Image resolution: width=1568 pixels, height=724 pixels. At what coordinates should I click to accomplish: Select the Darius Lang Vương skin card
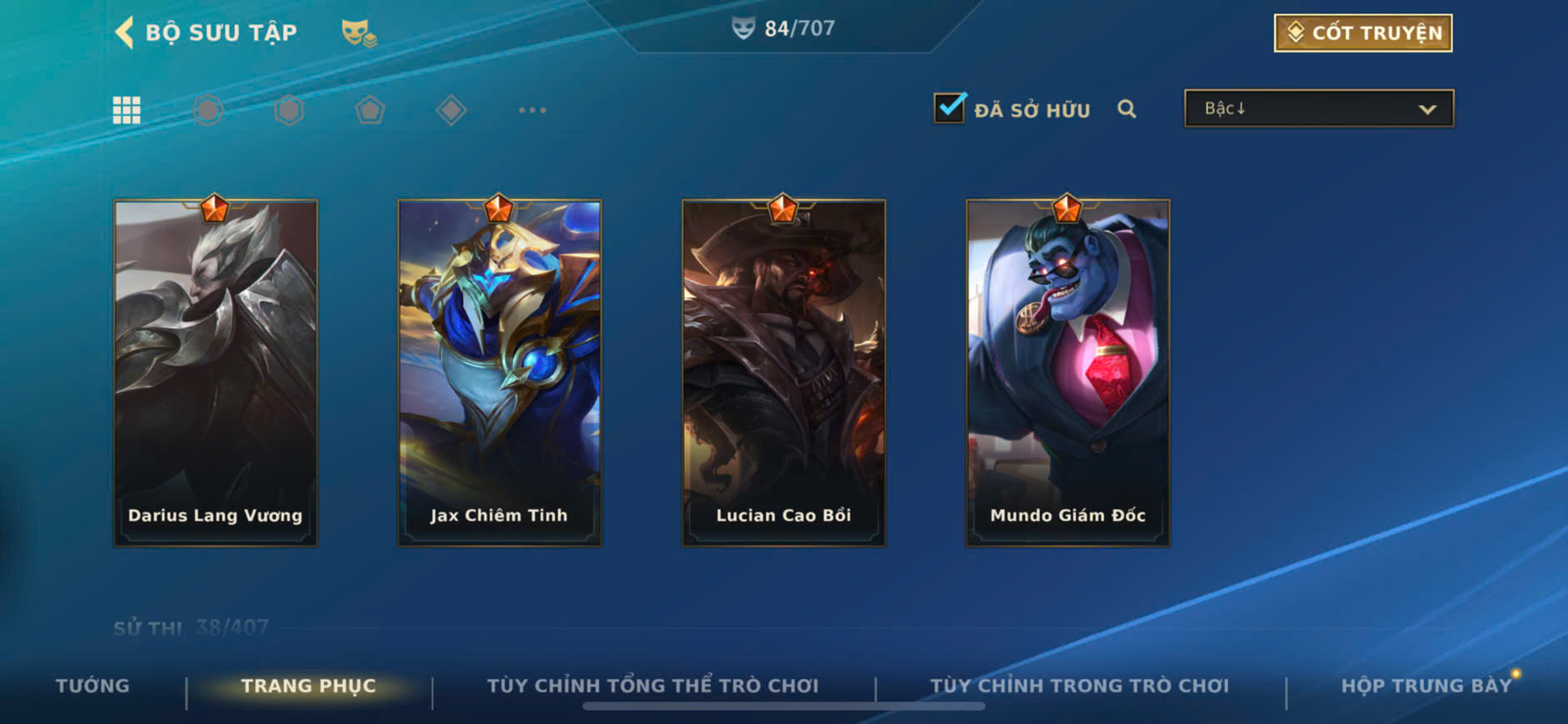[216, 373]
